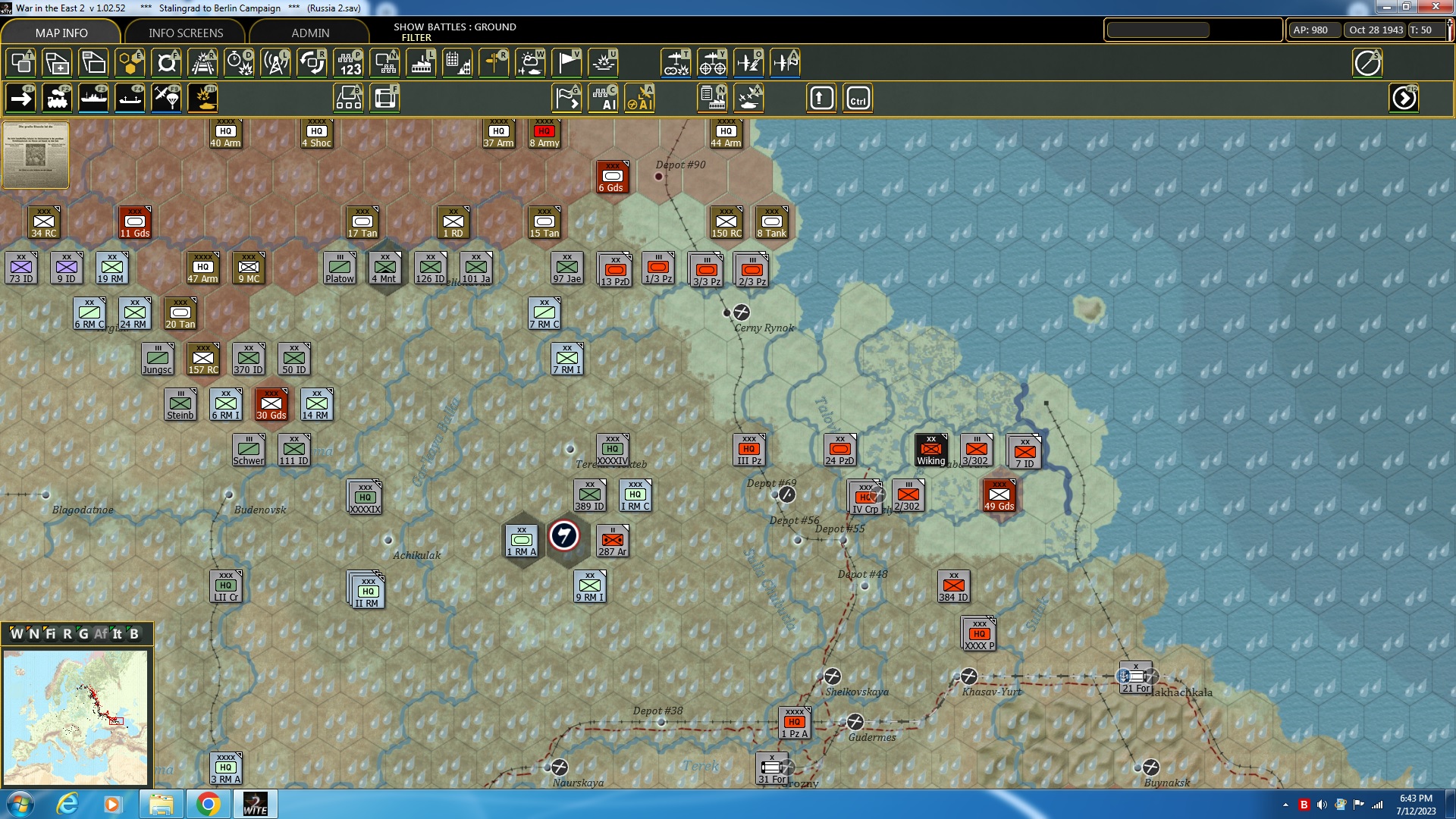Click the Ctrl modifier button
The width and height of the screenshot is (1456, 819).
coord(858,98)
